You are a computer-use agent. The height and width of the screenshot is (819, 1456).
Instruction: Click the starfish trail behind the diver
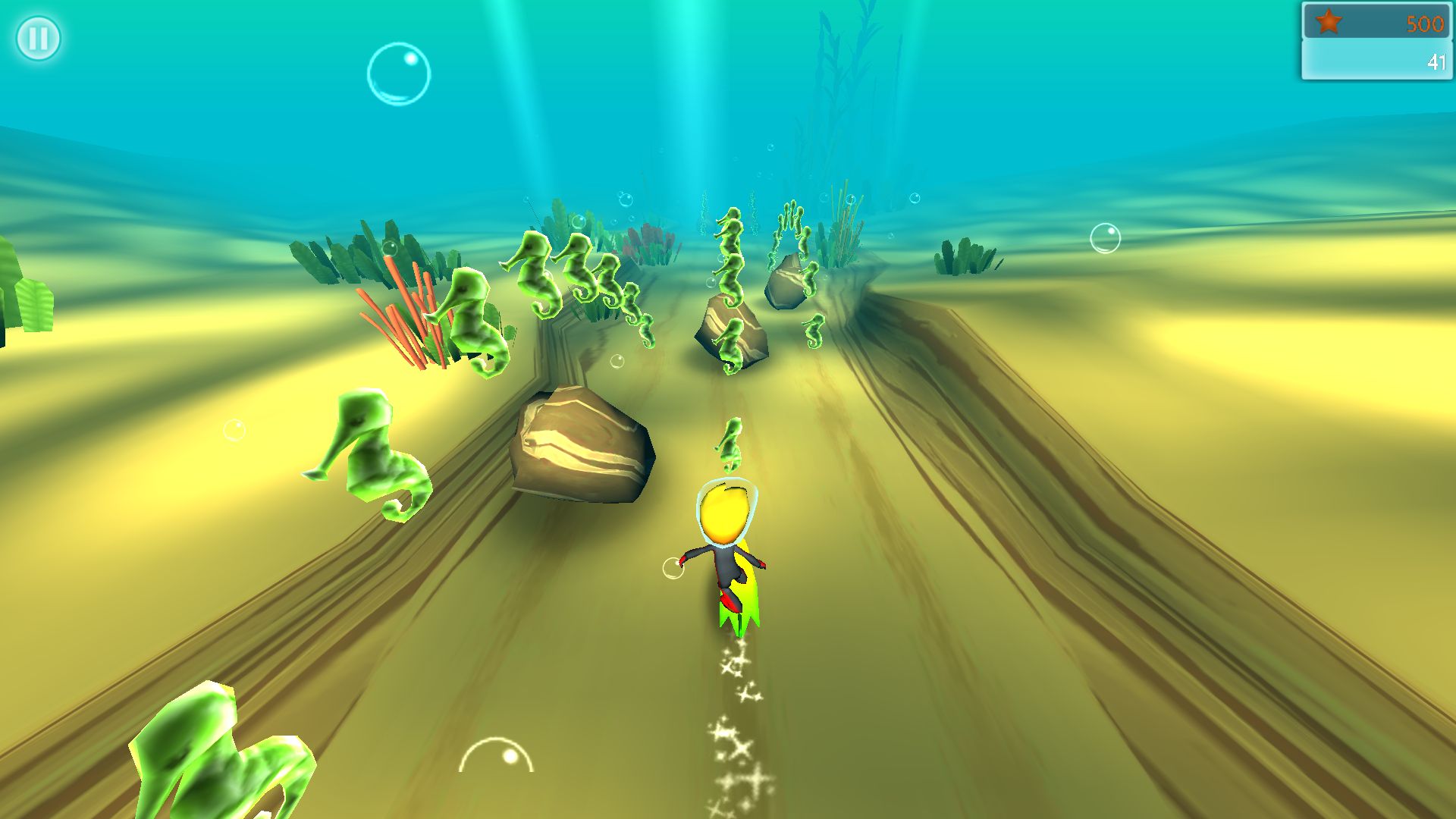click(734, 720)
